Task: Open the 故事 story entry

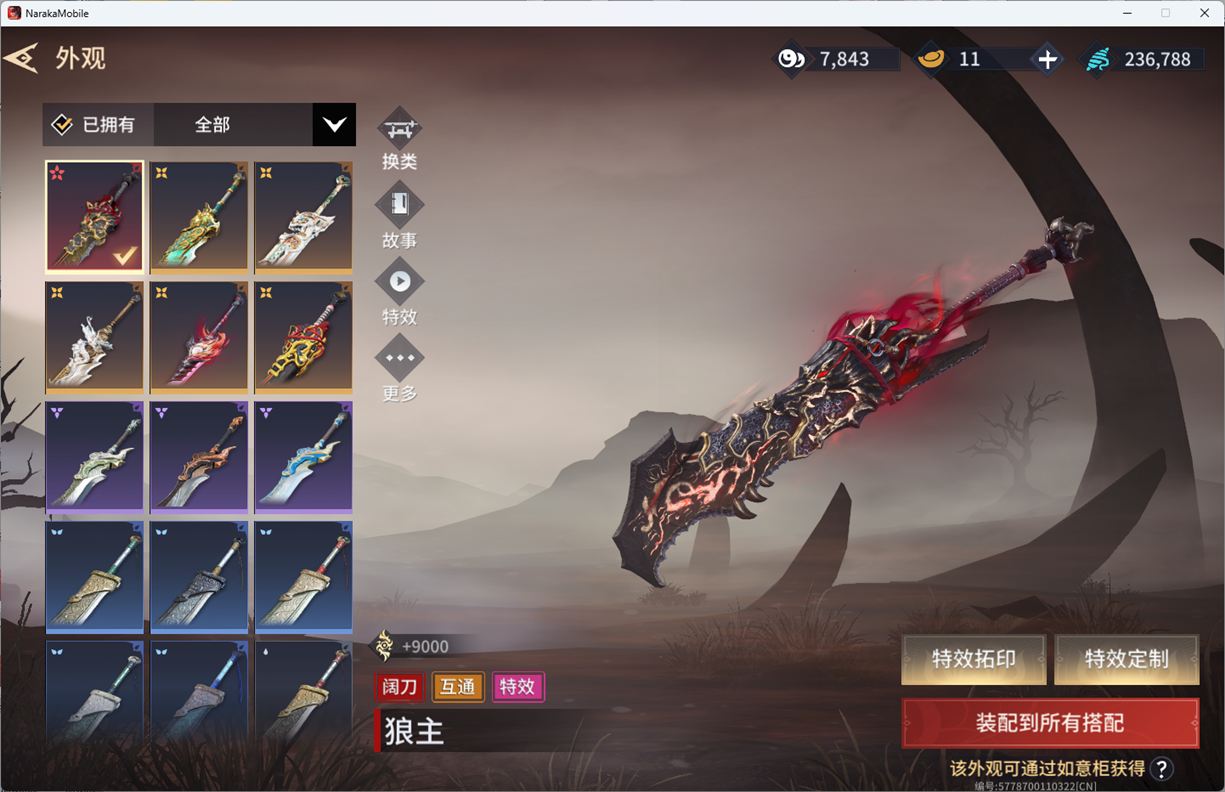Action: tap(399, 205)
